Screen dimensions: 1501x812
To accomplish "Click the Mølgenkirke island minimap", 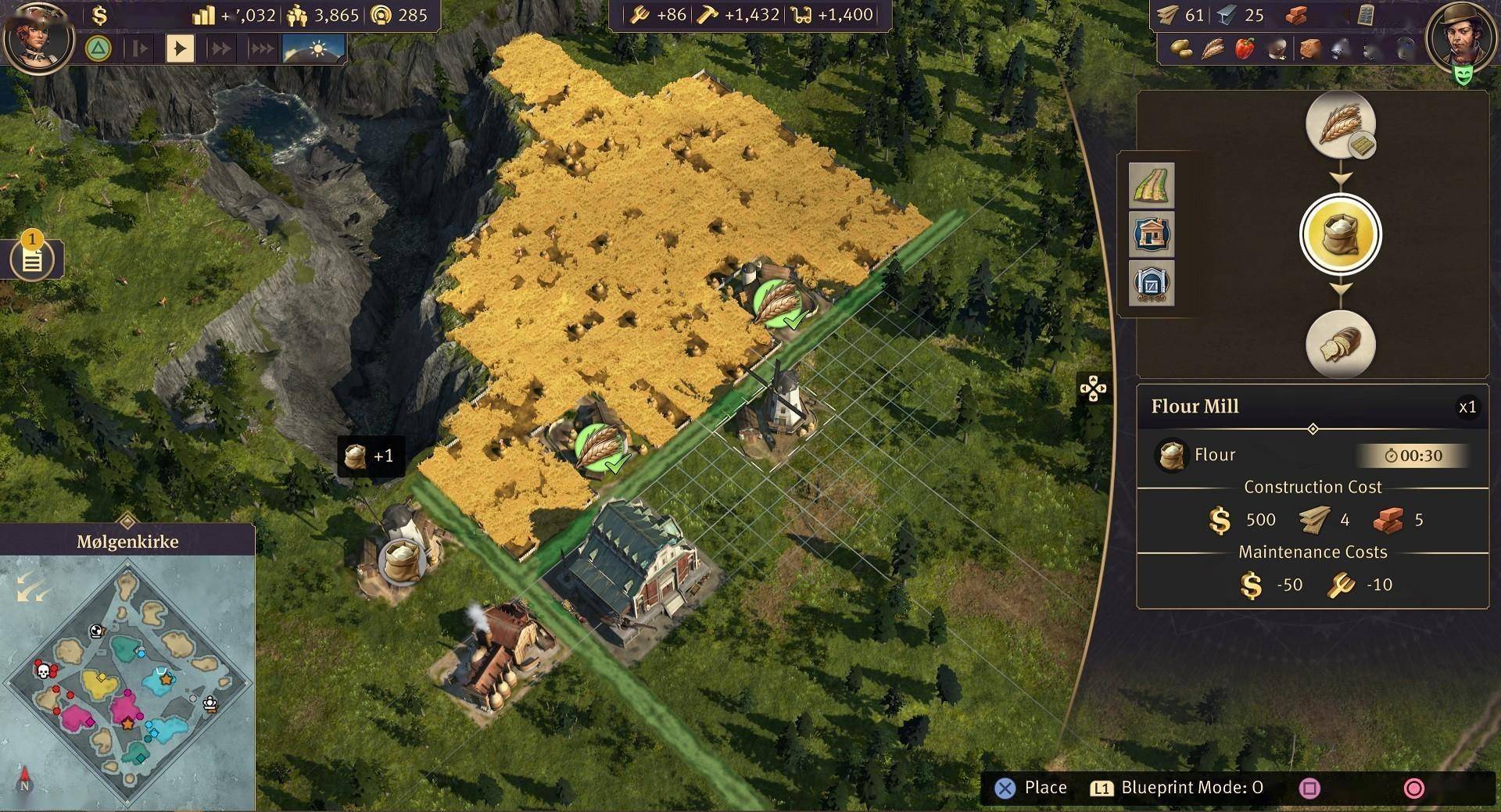I will [x=127, y=680].
